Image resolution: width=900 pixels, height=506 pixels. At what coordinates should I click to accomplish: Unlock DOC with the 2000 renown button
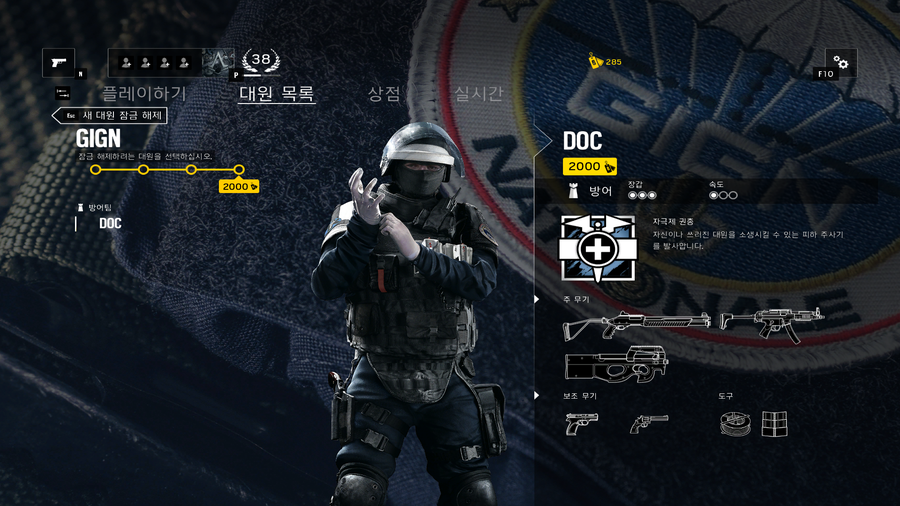[590, 166]
